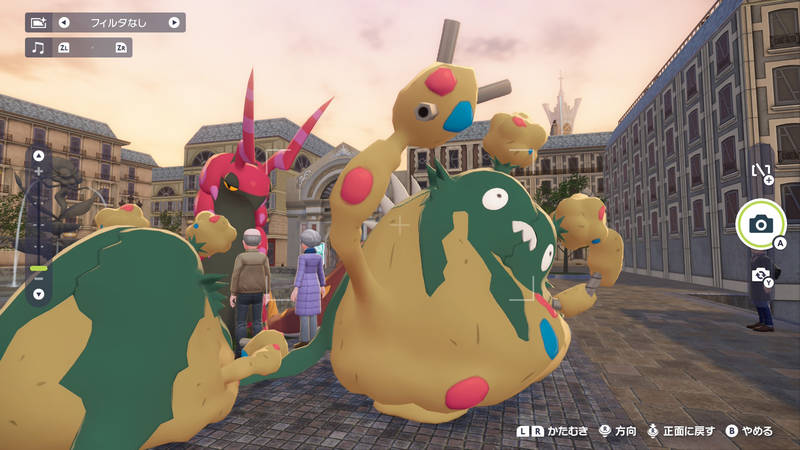
Task: Switch to the next photo filter
Action: (x=174, y=22)
